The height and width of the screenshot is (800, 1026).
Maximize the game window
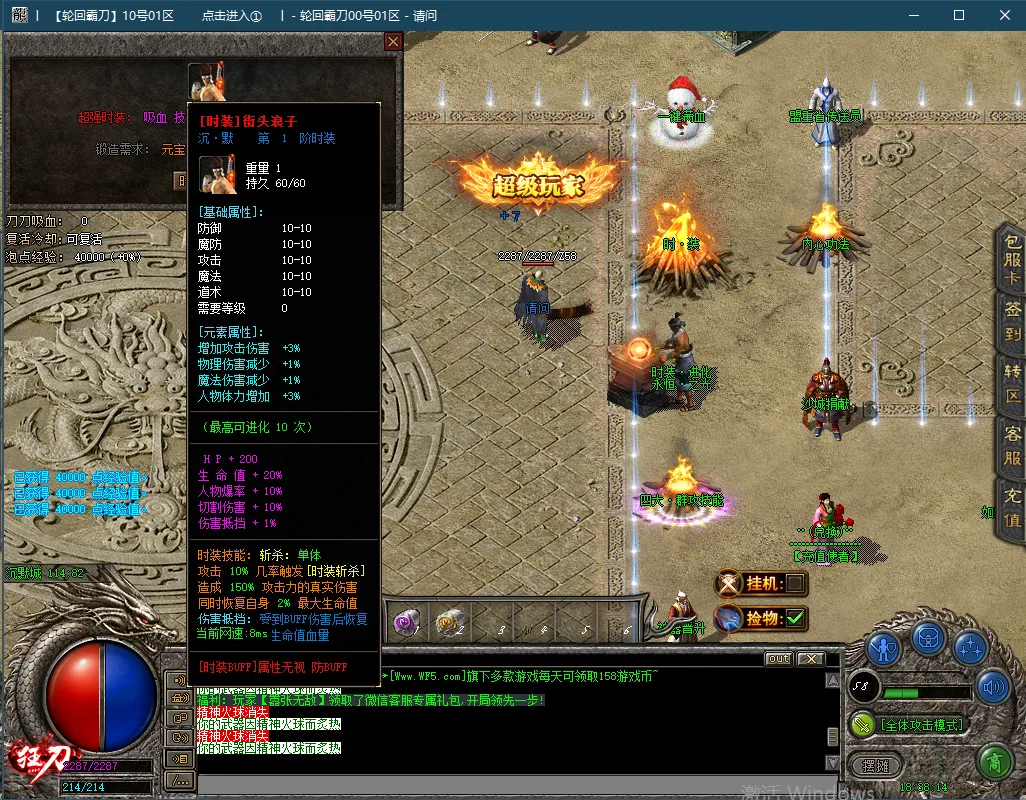point(959,15)
